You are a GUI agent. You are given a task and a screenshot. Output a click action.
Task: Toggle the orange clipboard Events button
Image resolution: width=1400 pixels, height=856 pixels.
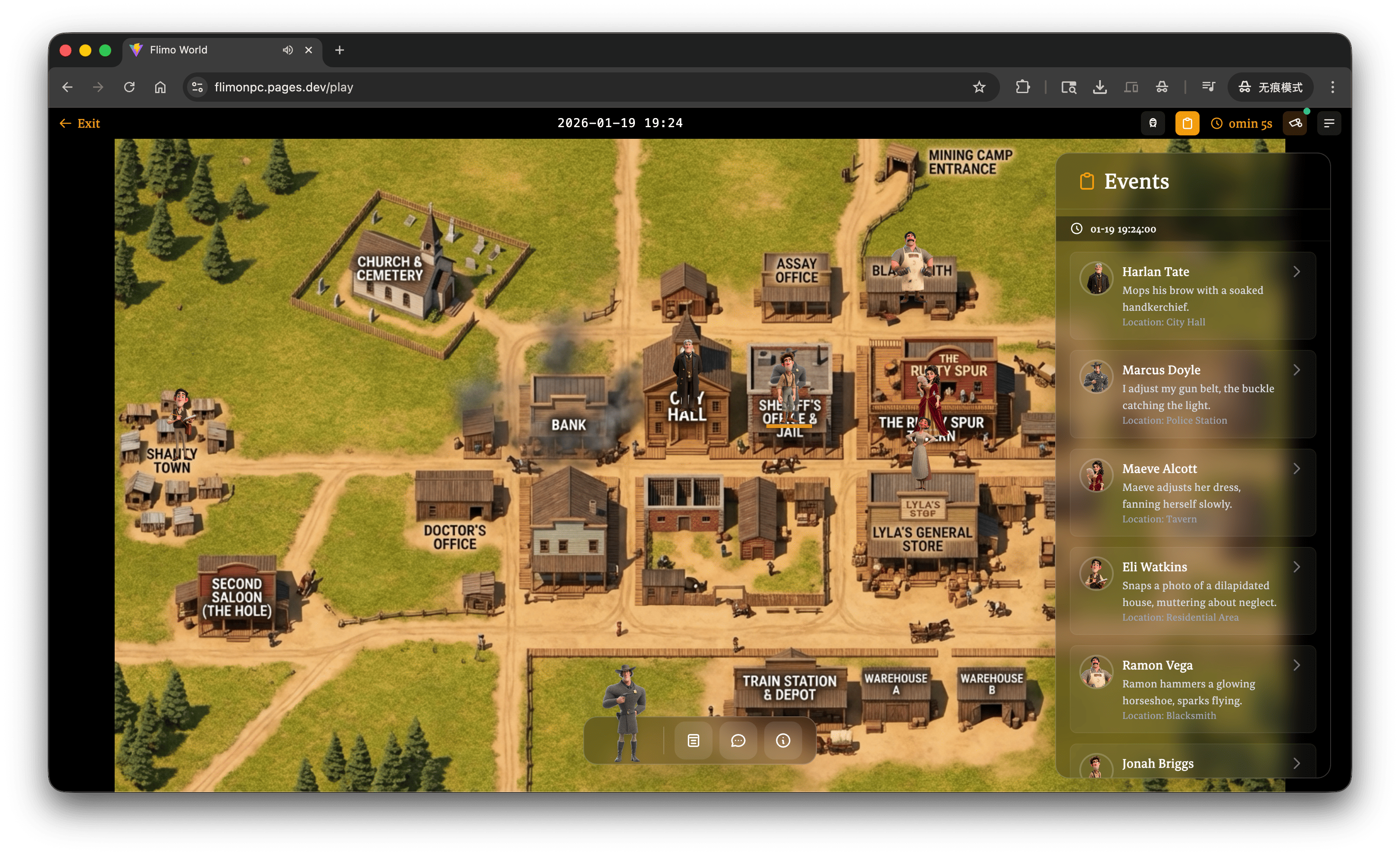click(x=1187, y=123)
